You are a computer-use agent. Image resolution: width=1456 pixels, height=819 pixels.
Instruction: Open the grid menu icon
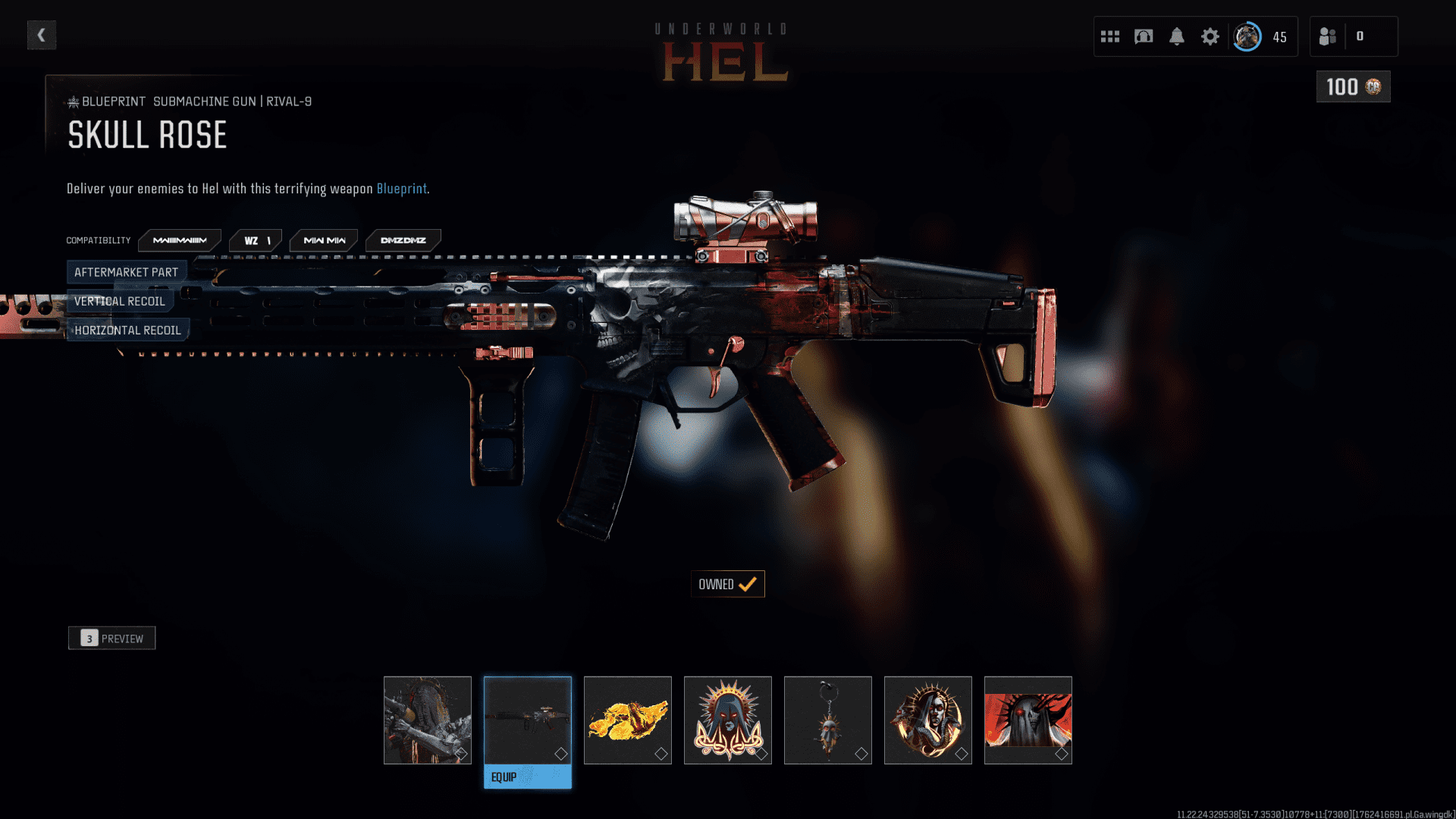point(1110,36)
